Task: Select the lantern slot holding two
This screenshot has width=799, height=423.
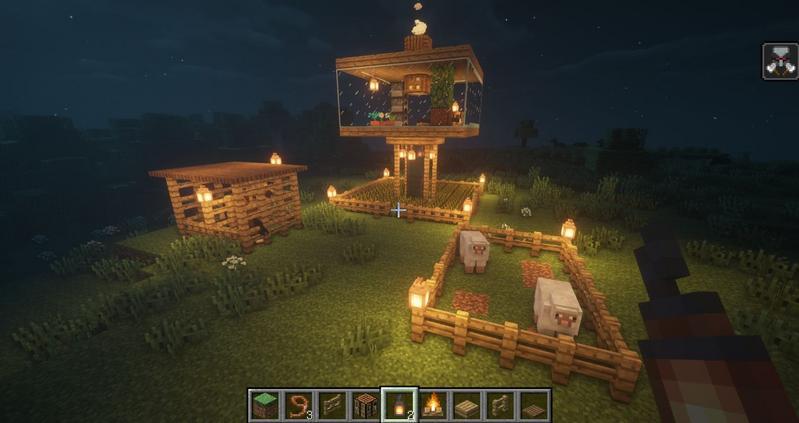Action: [x=399, y=405]
